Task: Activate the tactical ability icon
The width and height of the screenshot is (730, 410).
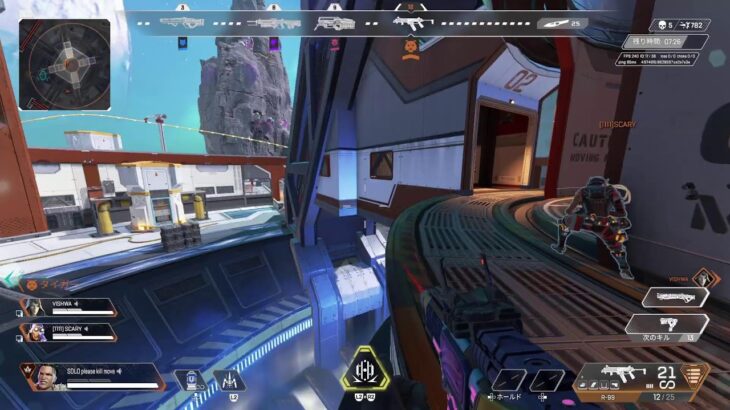Action: 227,380
